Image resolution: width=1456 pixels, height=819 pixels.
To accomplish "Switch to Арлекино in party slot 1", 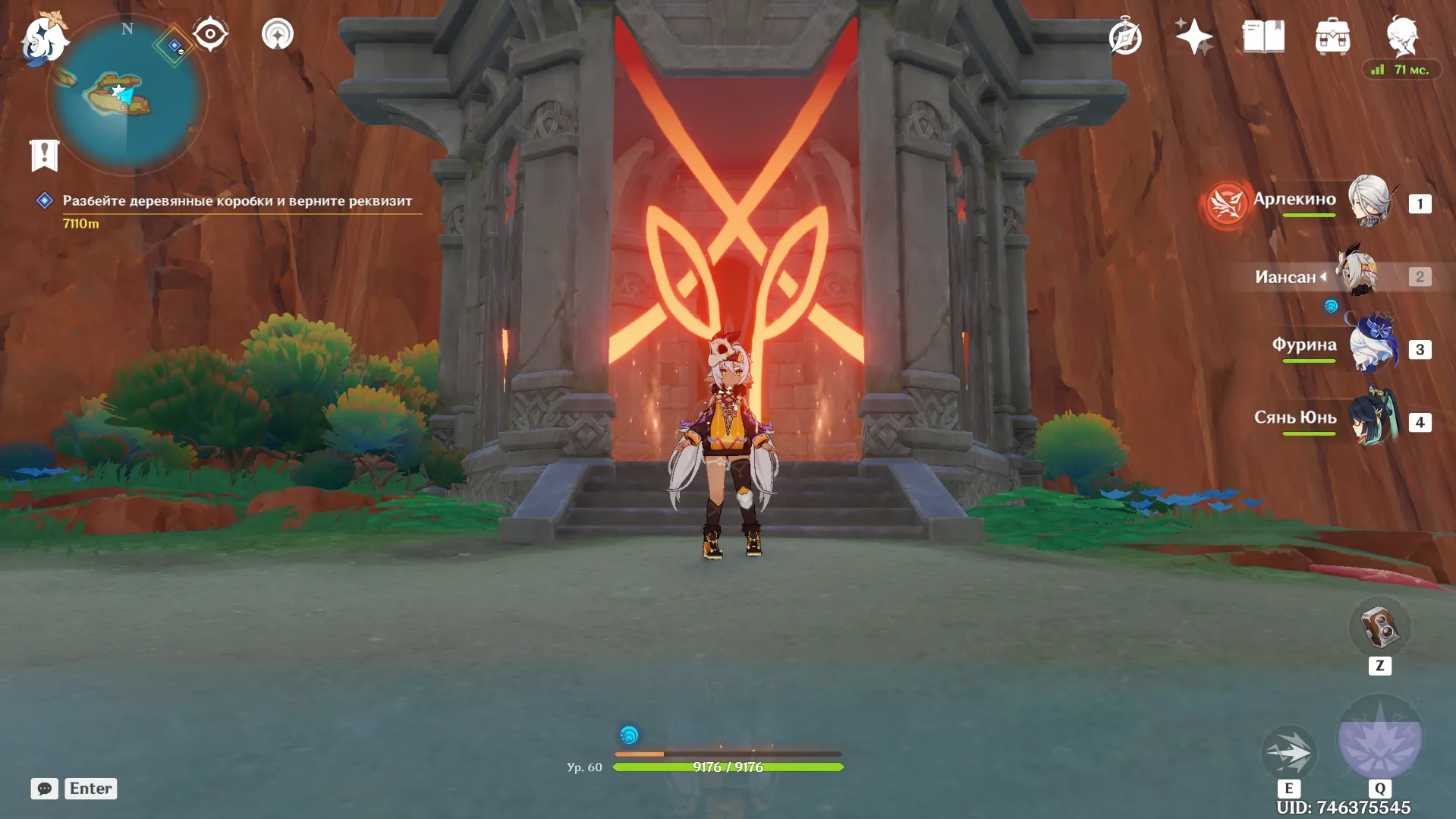I will pyautogui.click(x=1372, y=201).
